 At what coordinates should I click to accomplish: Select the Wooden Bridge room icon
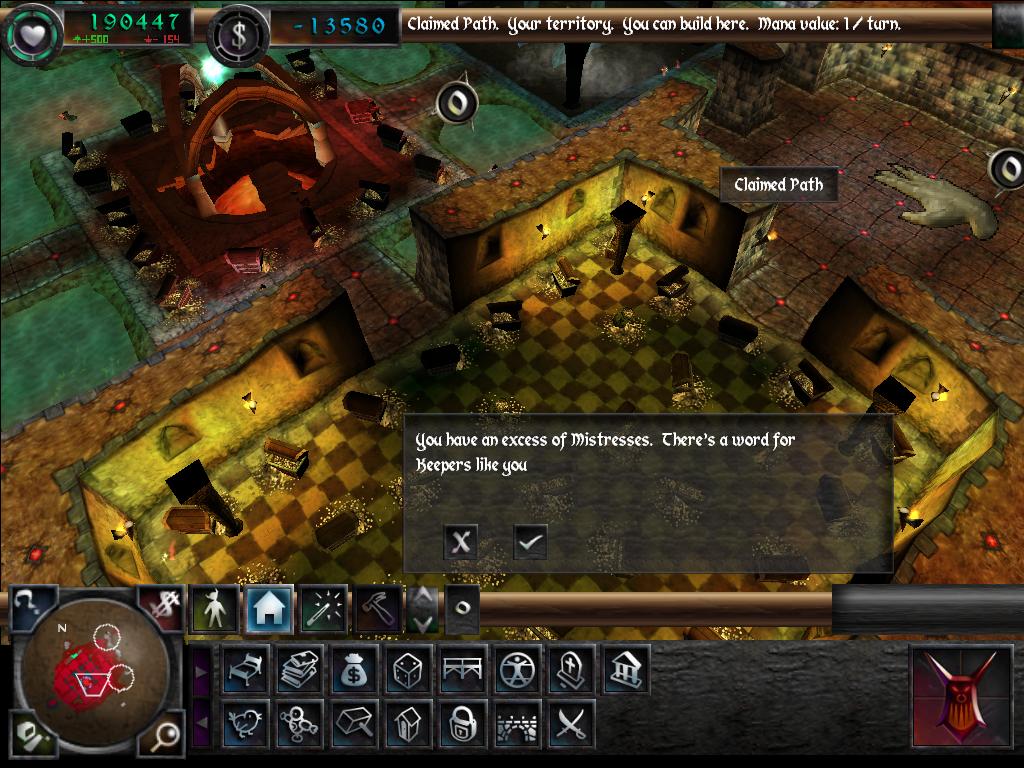click(x=463, y=669)
